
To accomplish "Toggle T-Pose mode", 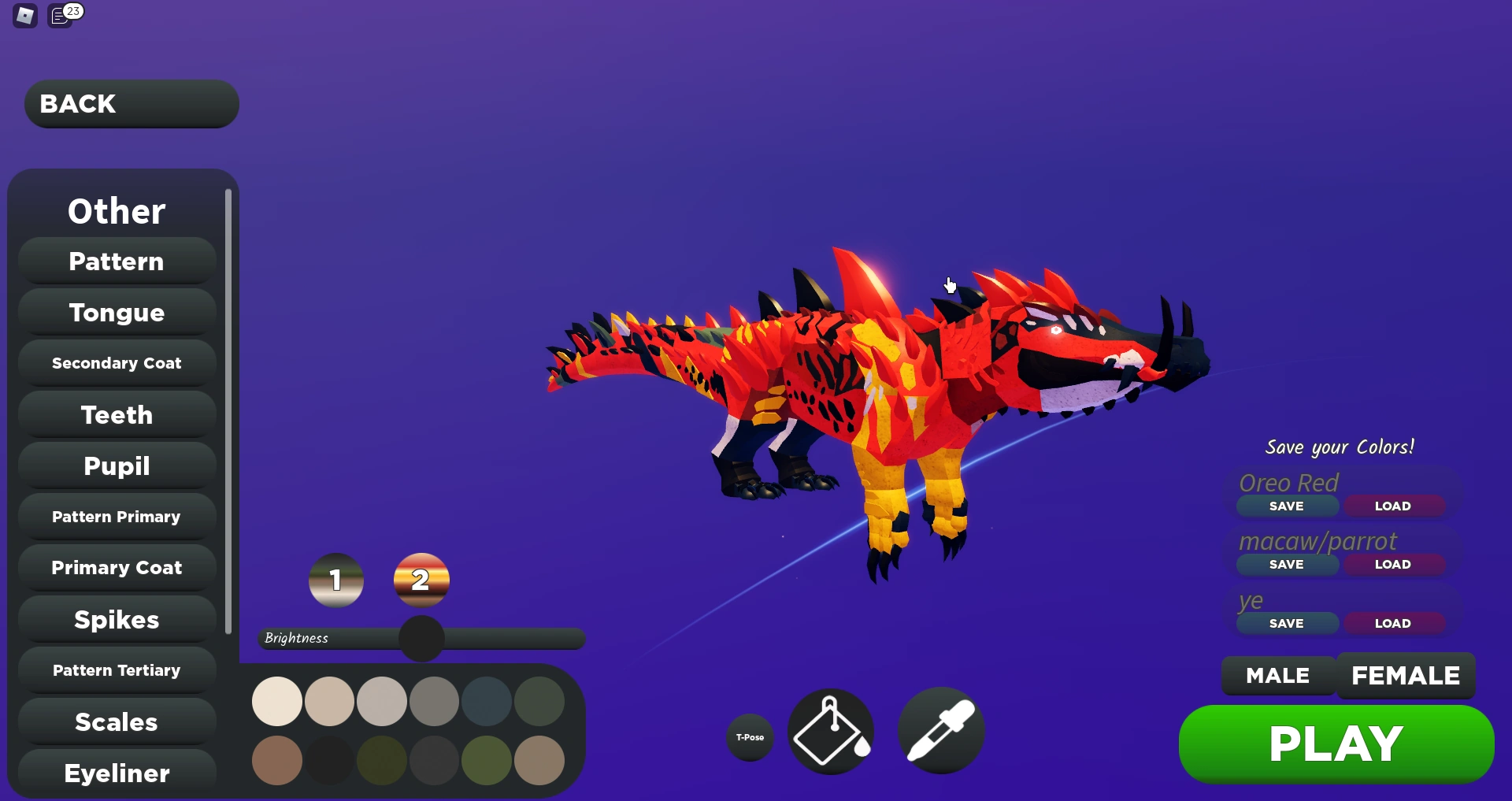I will pyautogui.click(x=749, y=738).
